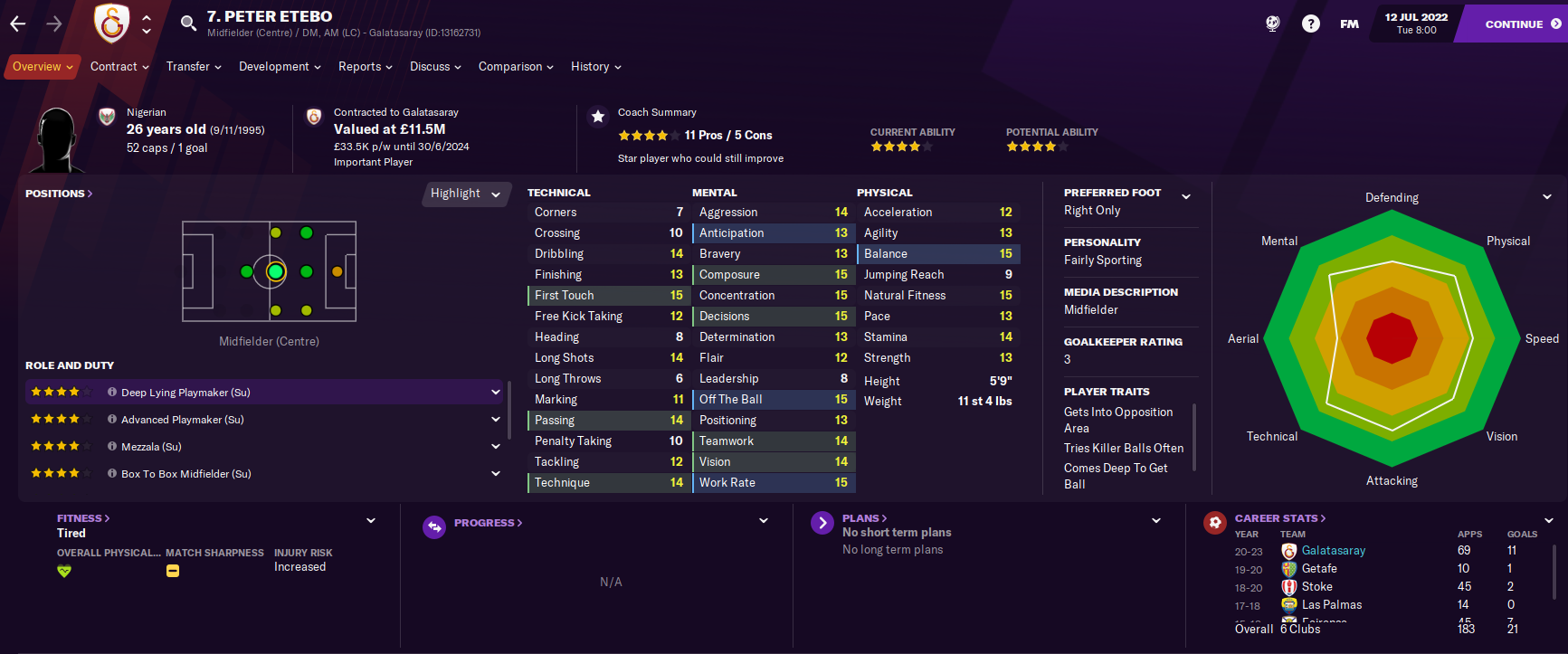1568x654 pixels.
Task: Open the Transfer dropdown menu
Action: pos(194,67)
